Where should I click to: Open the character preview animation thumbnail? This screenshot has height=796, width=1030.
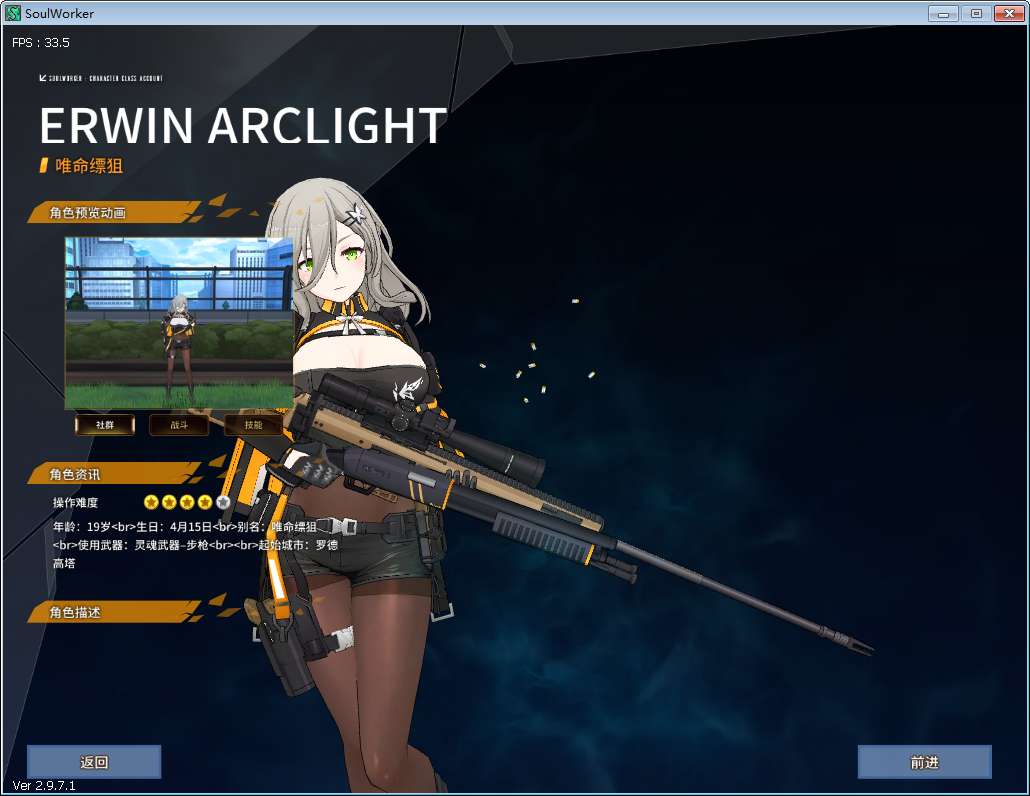(x=179, y=323)
